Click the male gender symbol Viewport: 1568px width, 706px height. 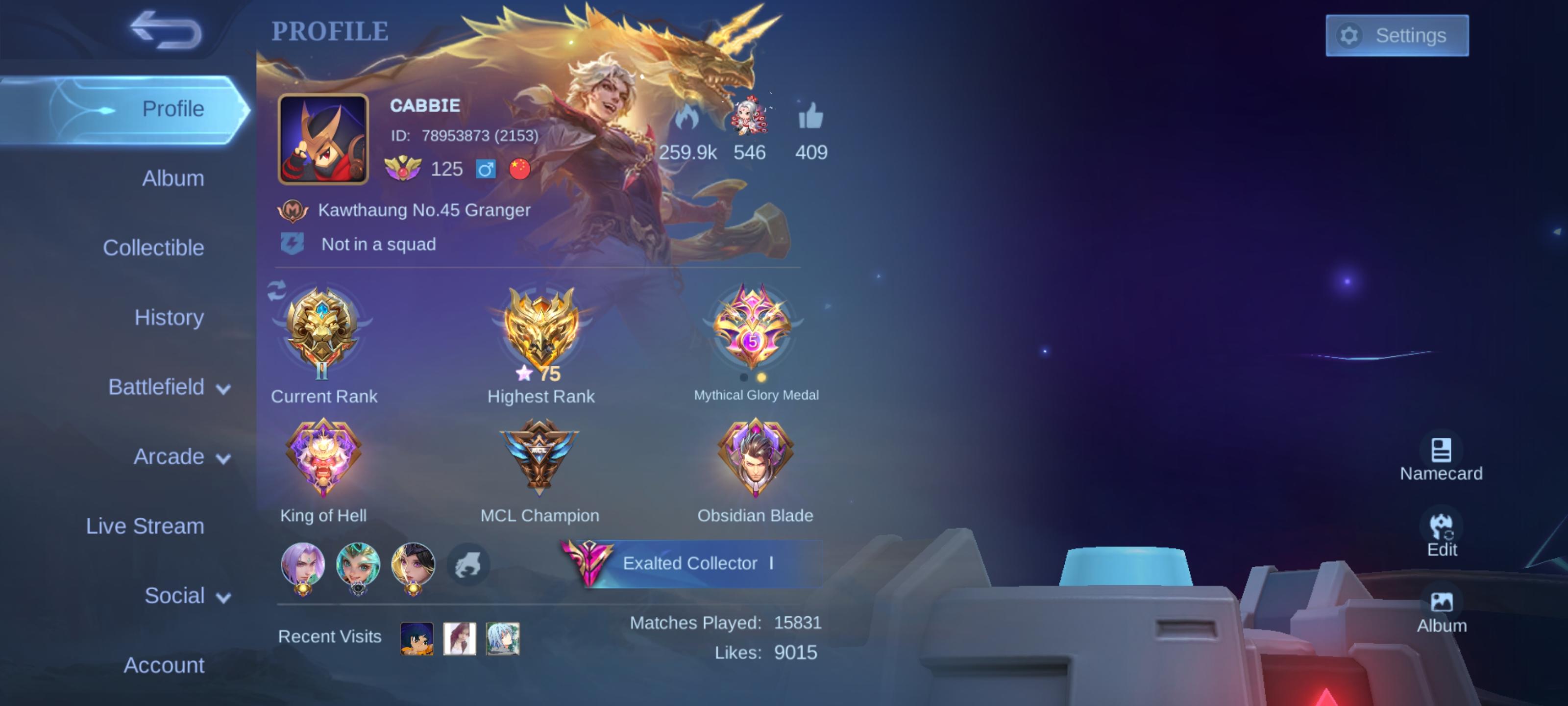[x=487, y=169]
